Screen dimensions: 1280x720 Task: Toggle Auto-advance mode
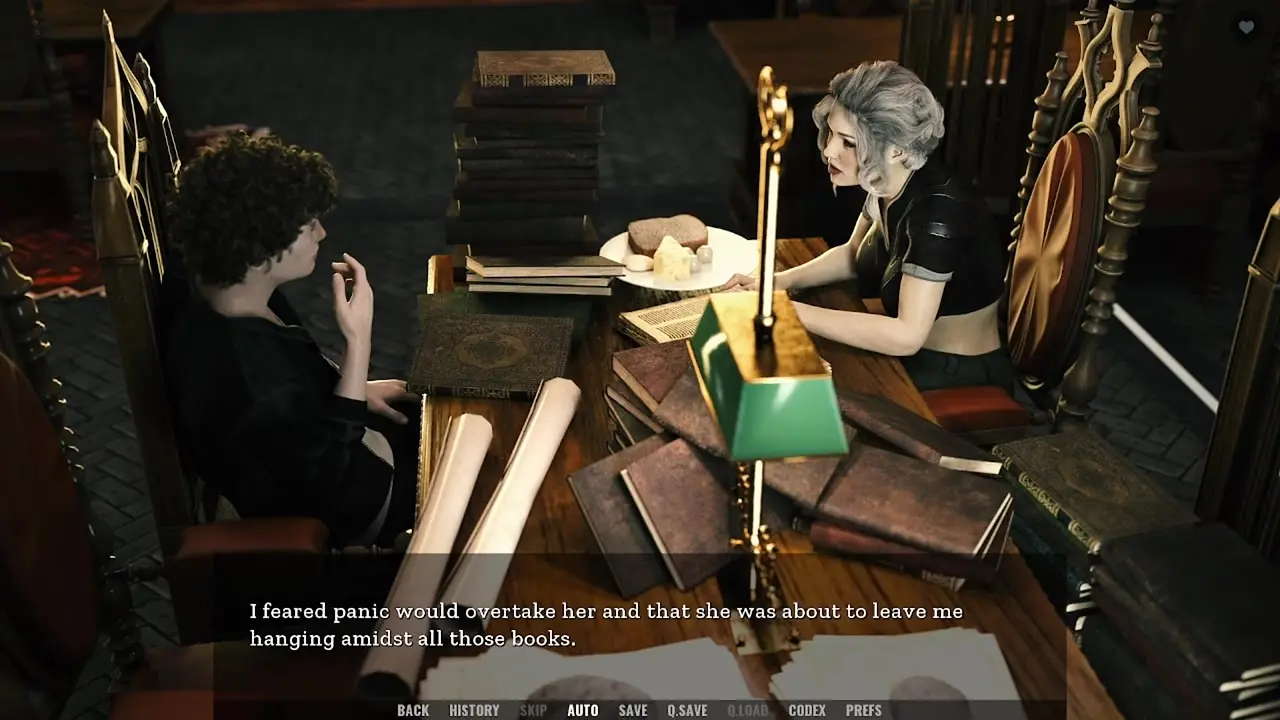(582, 710)
